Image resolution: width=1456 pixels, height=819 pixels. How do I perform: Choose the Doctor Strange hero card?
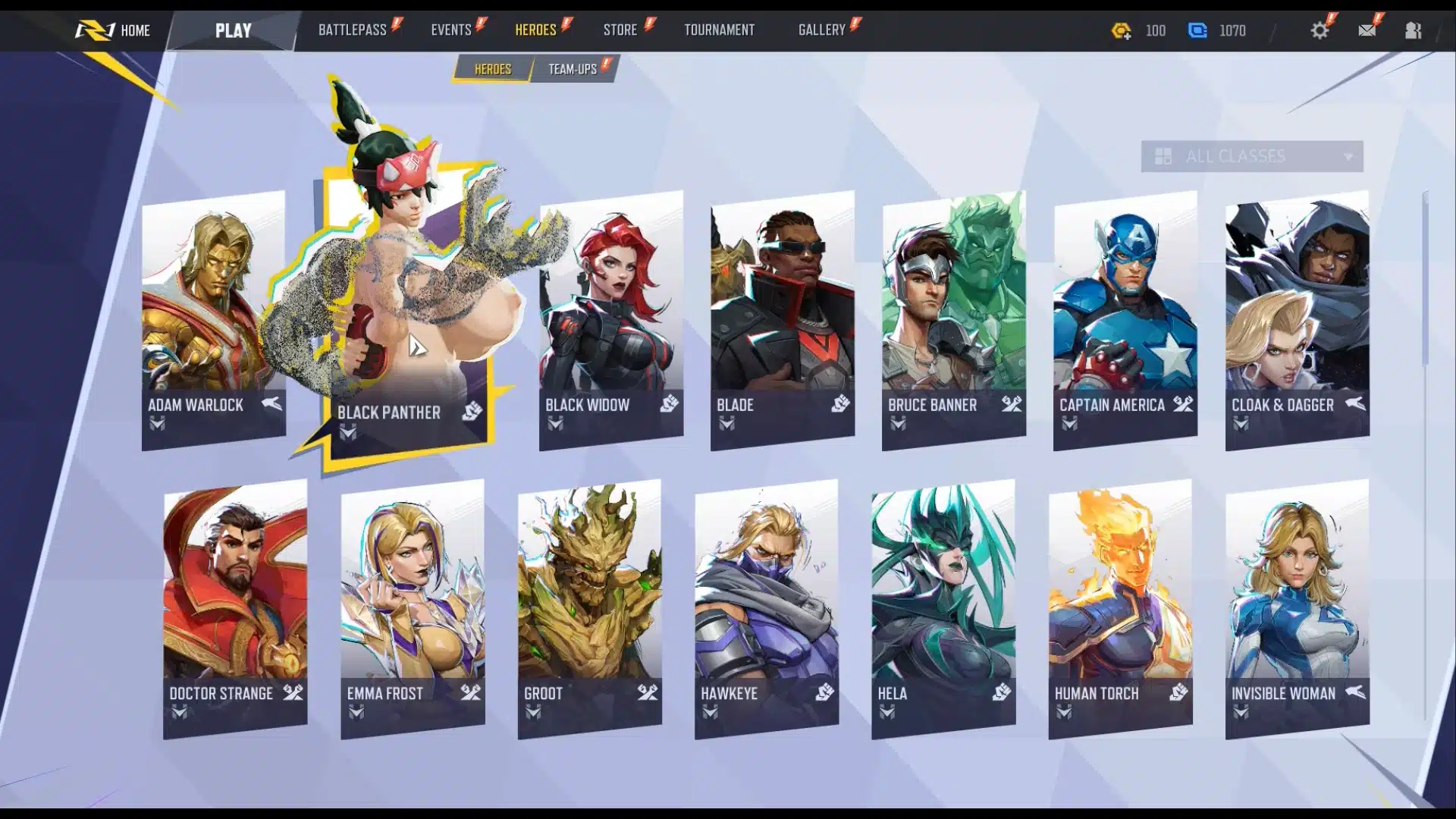click(235, 607)
